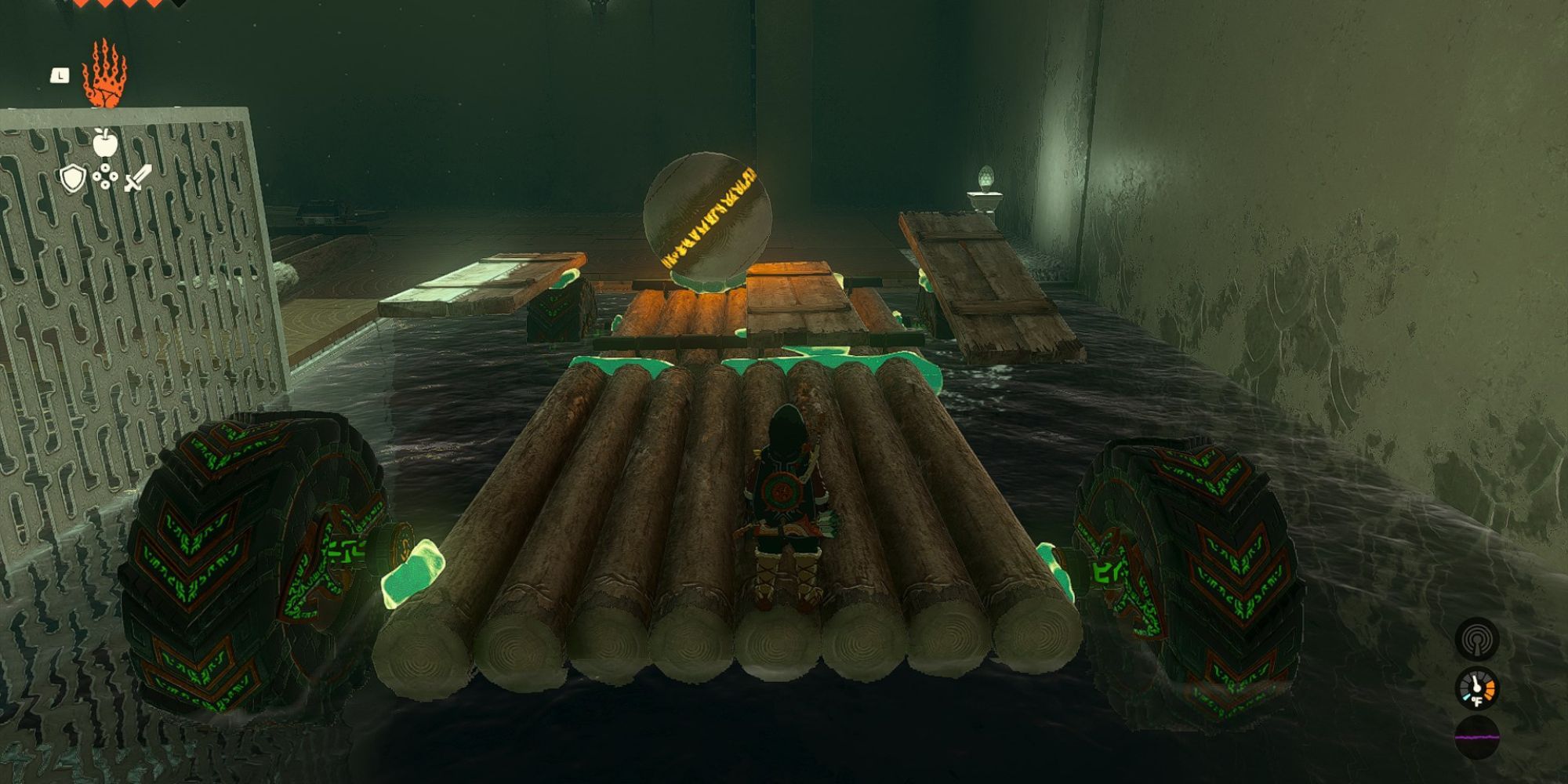The width and height of the screenshot is (1568, 784).
Task: Toggle the L button ability prompt
Action: (60, 75)
